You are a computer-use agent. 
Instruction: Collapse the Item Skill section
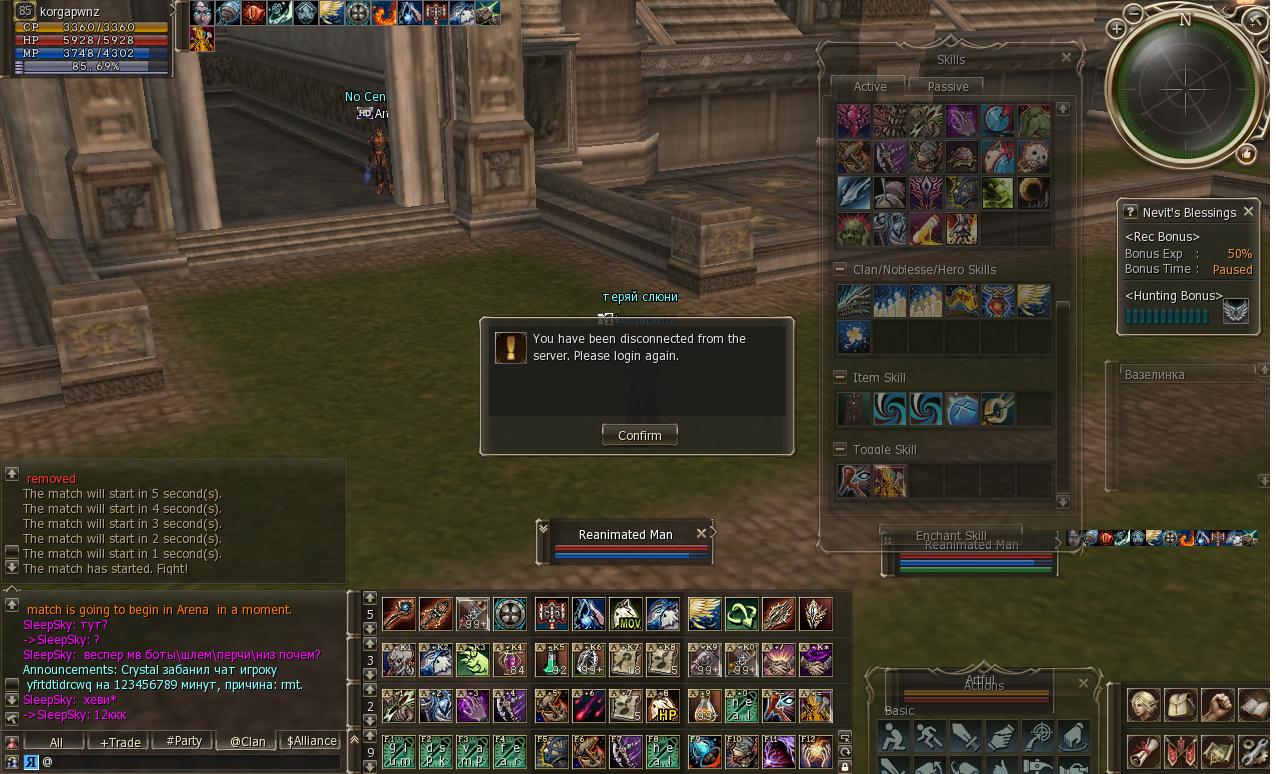[840, 377]
